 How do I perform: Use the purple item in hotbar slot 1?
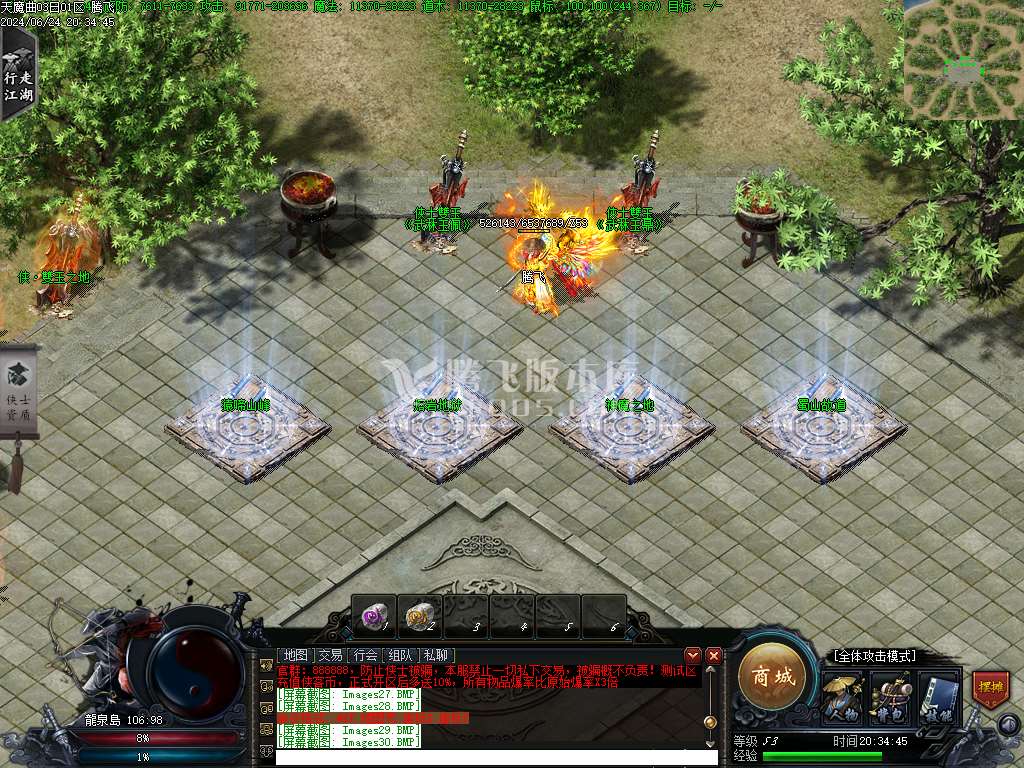tap(374, 617)
